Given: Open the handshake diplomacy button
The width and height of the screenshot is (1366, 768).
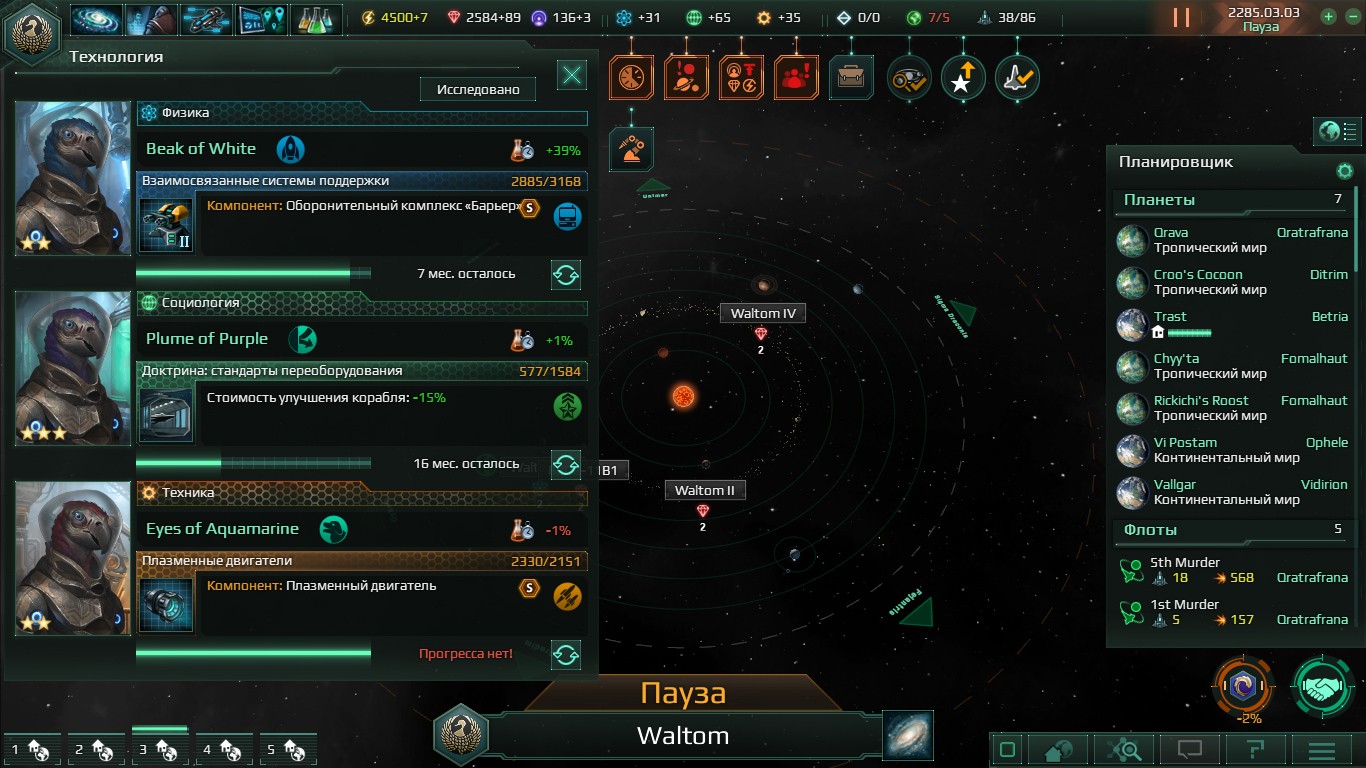Looking at the screenshot, I should click(x=1323, y=687).
